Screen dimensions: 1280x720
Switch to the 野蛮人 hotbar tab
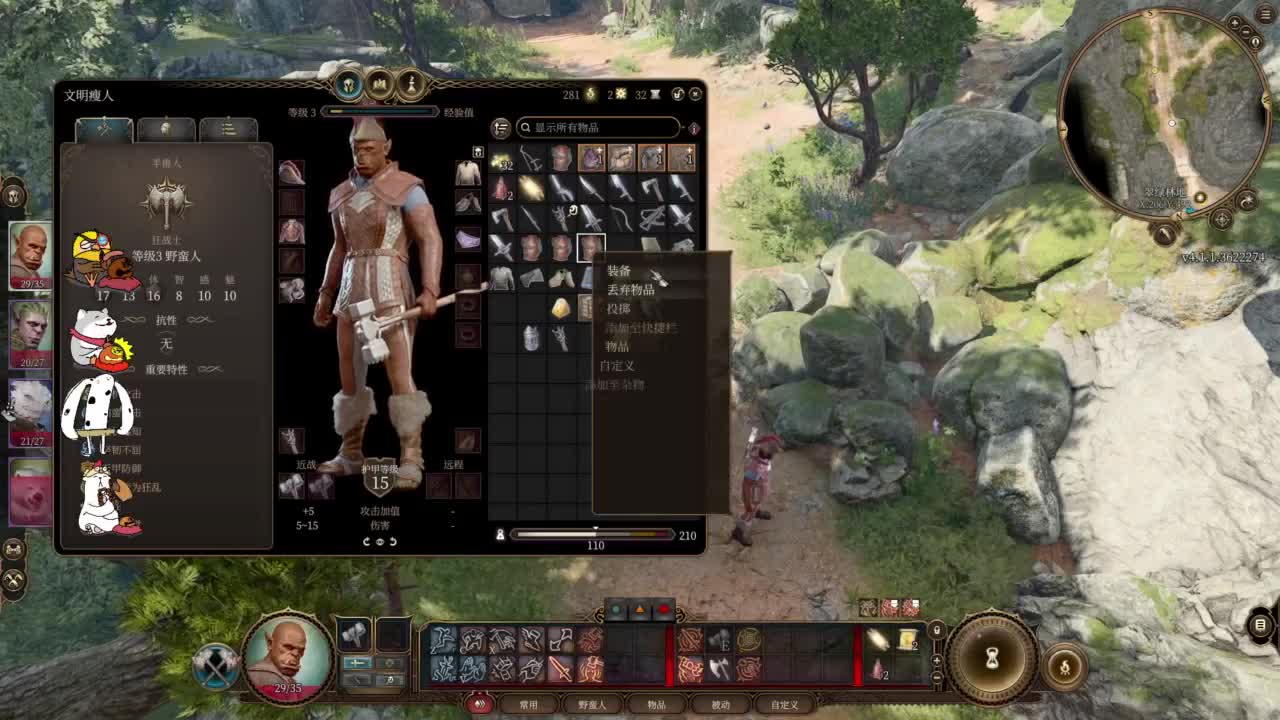point(592,705)
